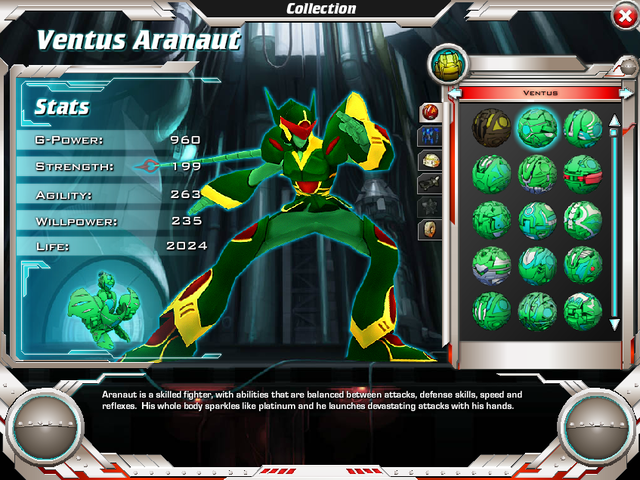Open the gold ring tab

[429, 229]
